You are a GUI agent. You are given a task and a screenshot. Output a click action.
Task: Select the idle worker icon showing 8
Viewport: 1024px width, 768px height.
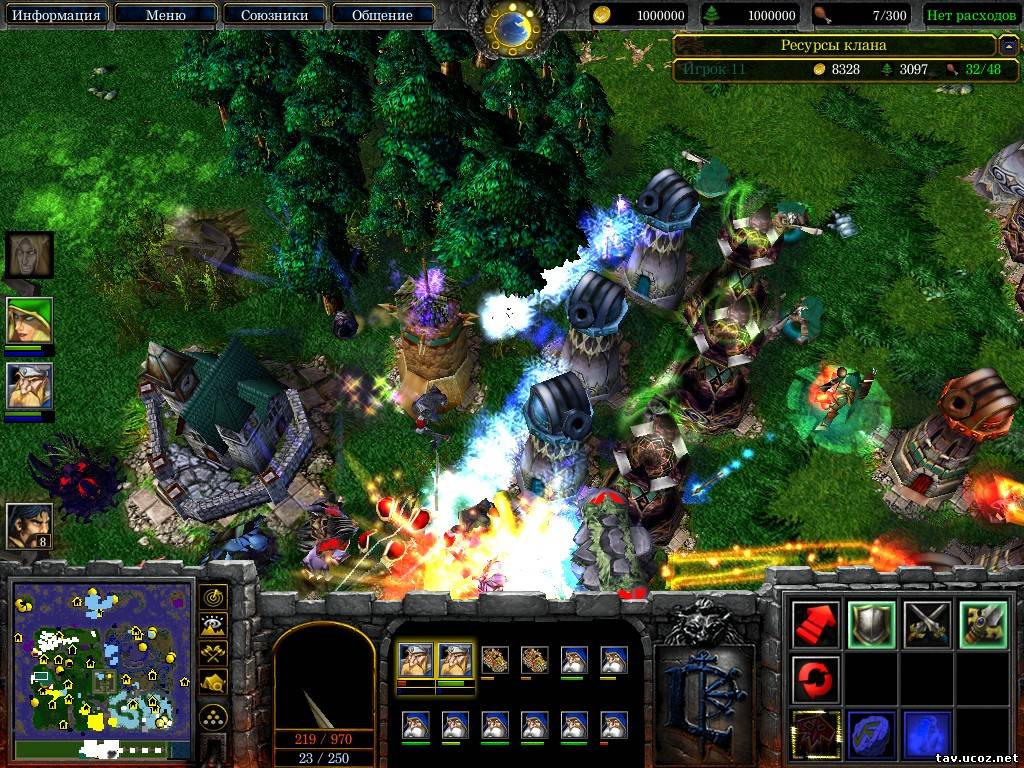tap(29, 526)
